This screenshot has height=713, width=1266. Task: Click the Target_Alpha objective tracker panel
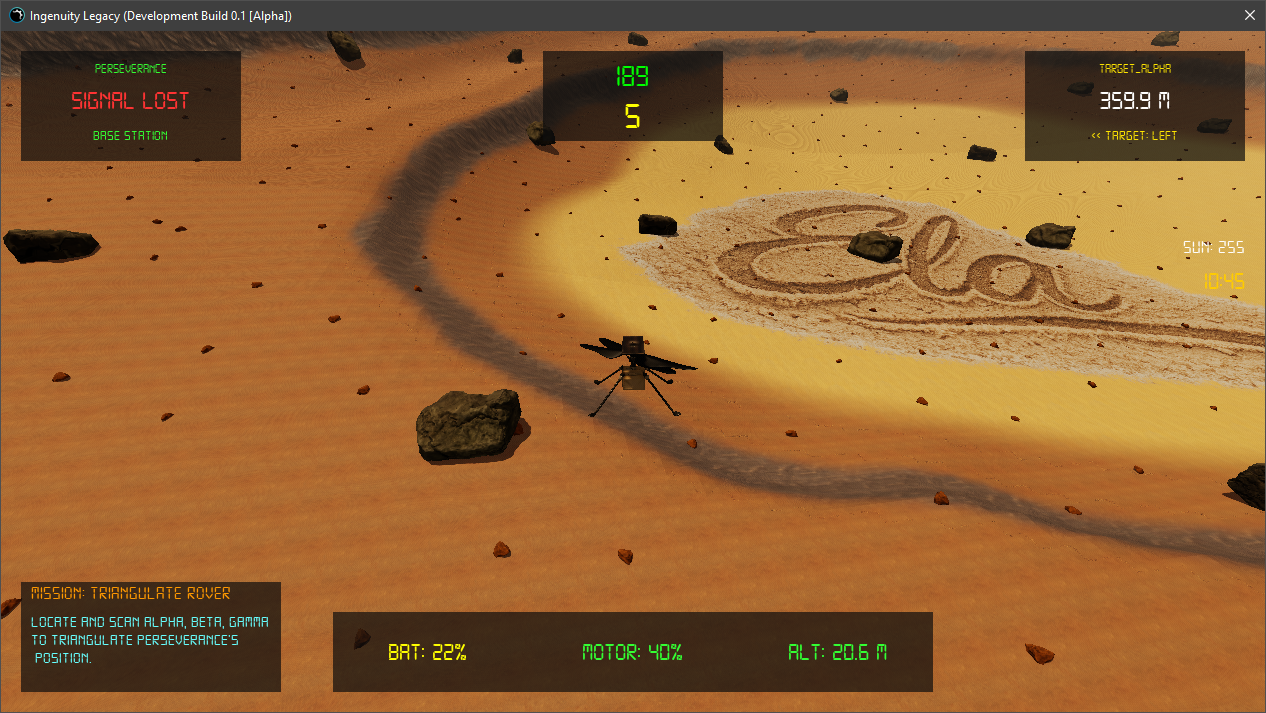point(1134,105)
